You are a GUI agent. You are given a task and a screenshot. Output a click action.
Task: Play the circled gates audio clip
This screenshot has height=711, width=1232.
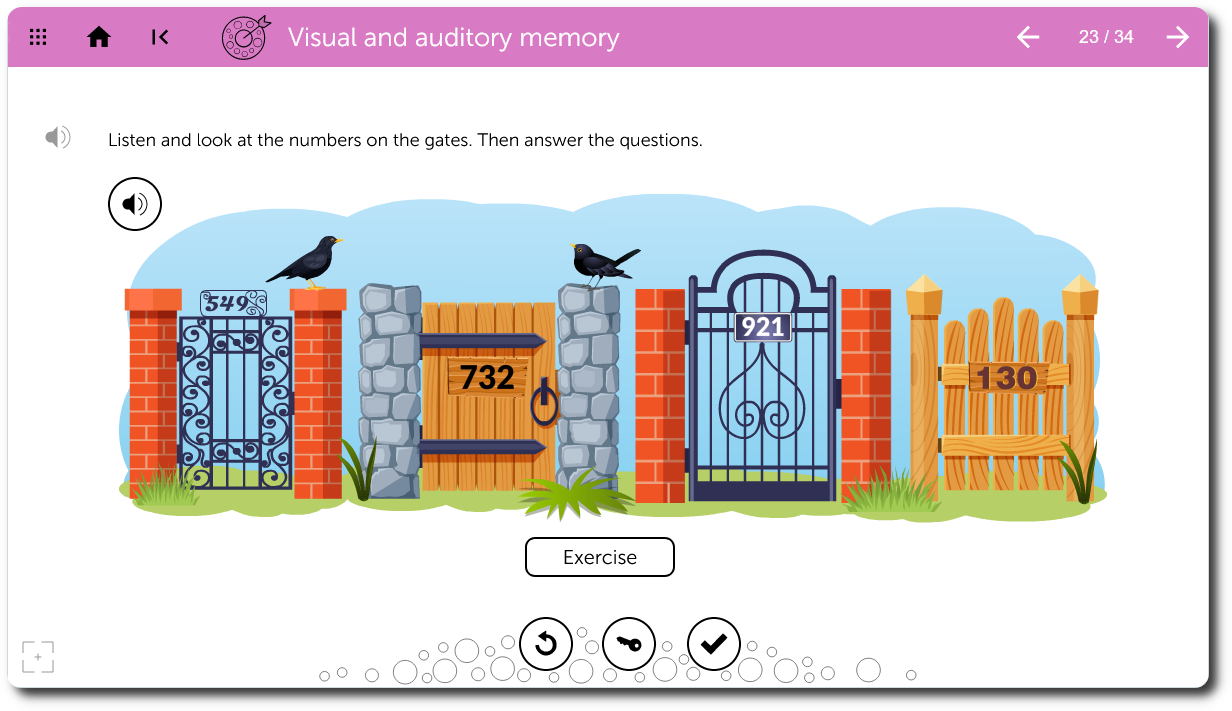135,205
